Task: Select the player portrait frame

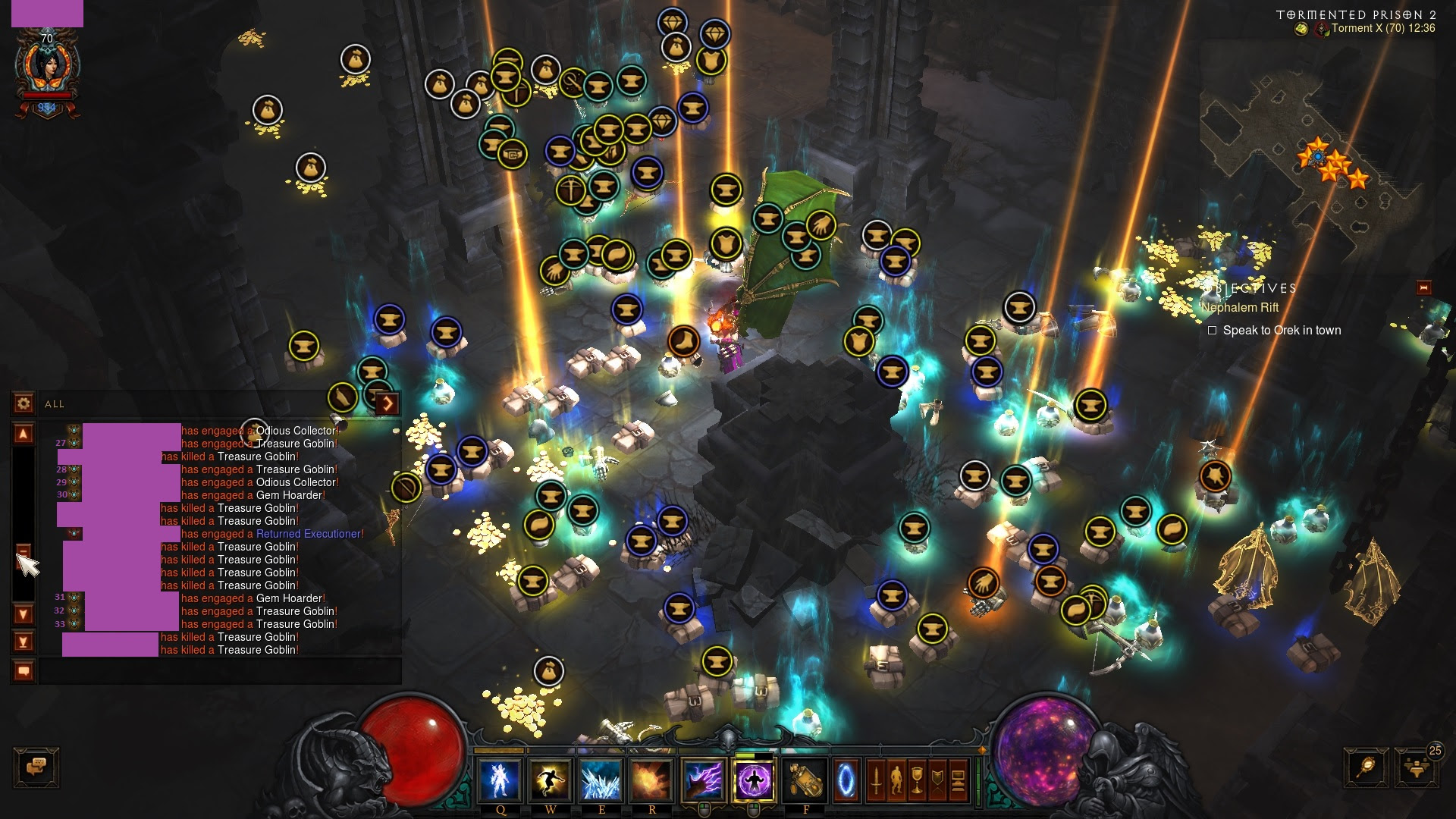Action: click(47, 67)
